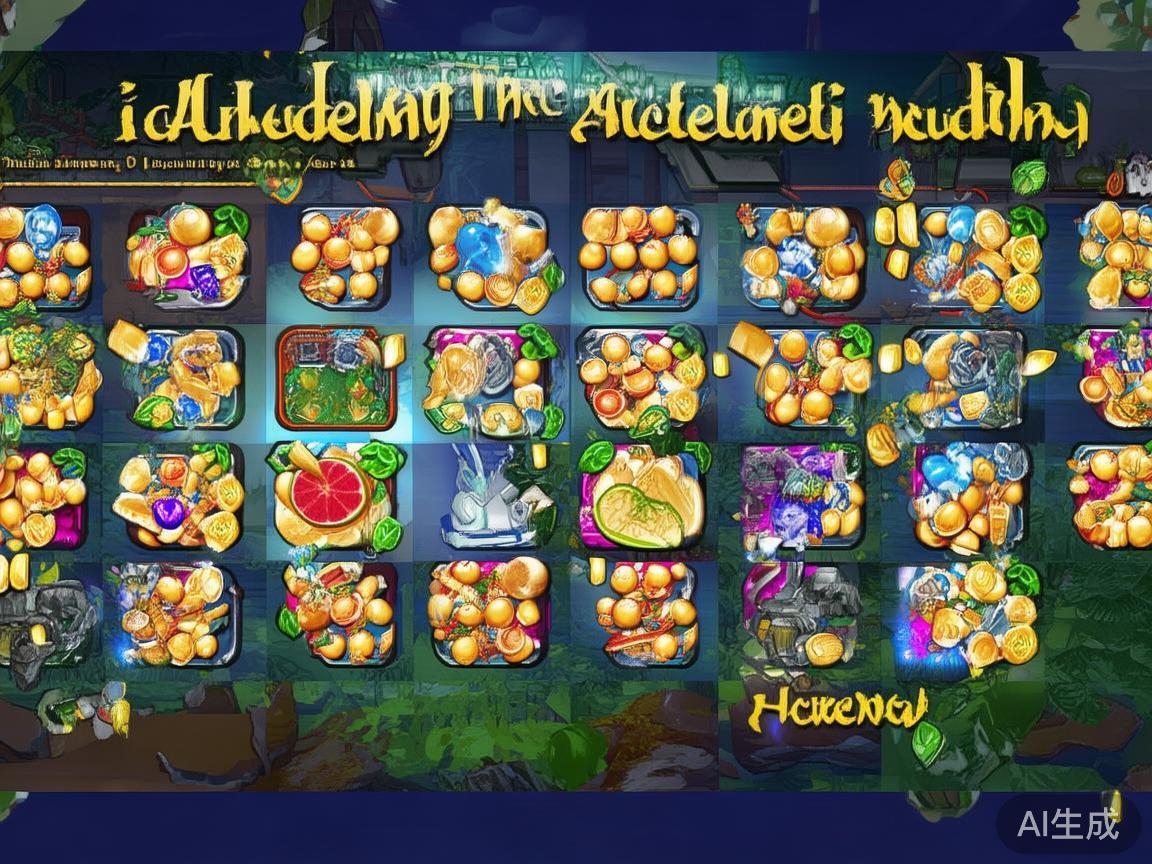Choose the green lime slice tile
The height and width of the screenshot is (864, 1152).
[x=641, y=496]
